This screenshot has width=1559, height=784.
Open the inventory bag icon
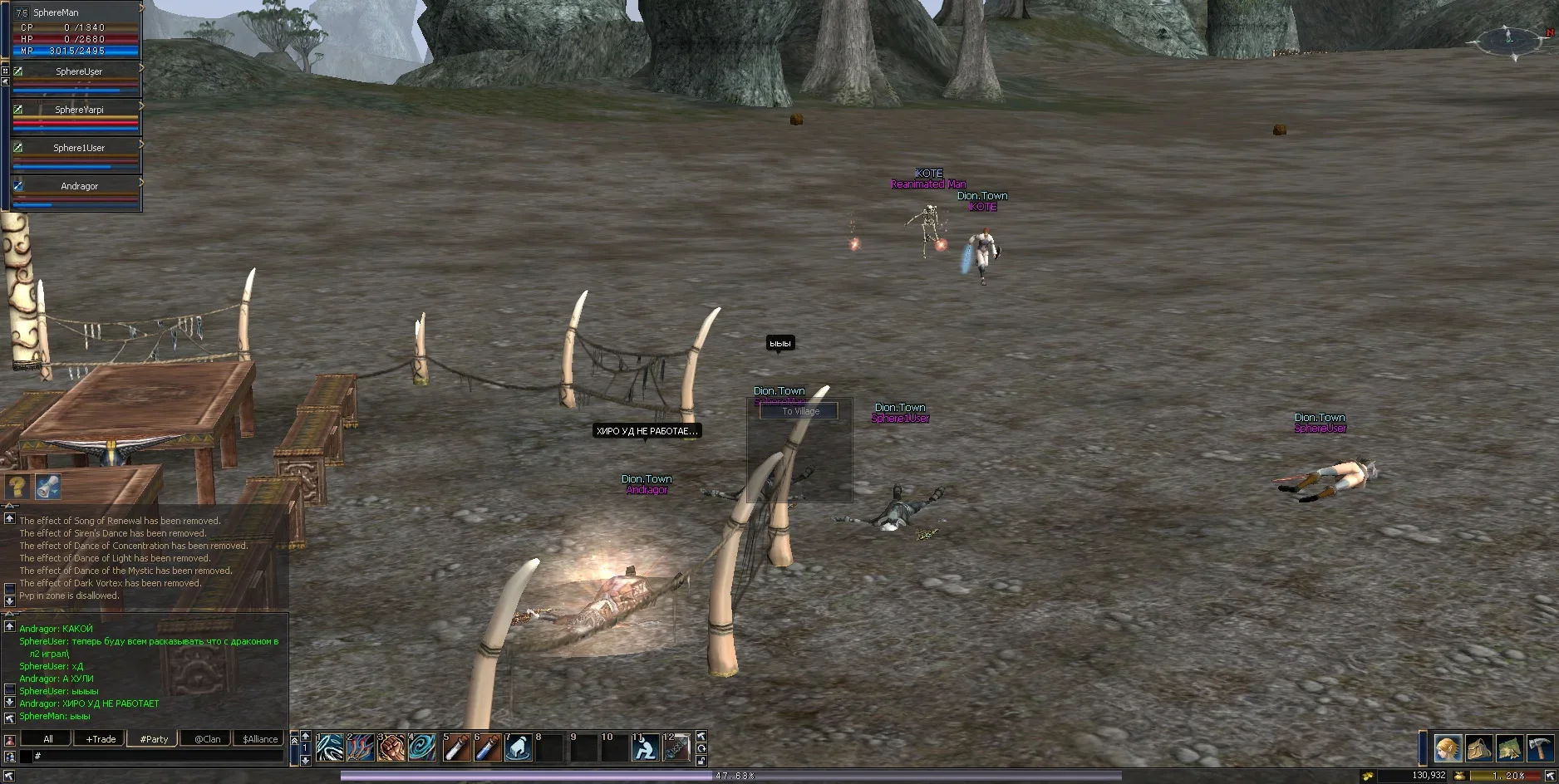pyautogui.click(x=1478, y=748)
